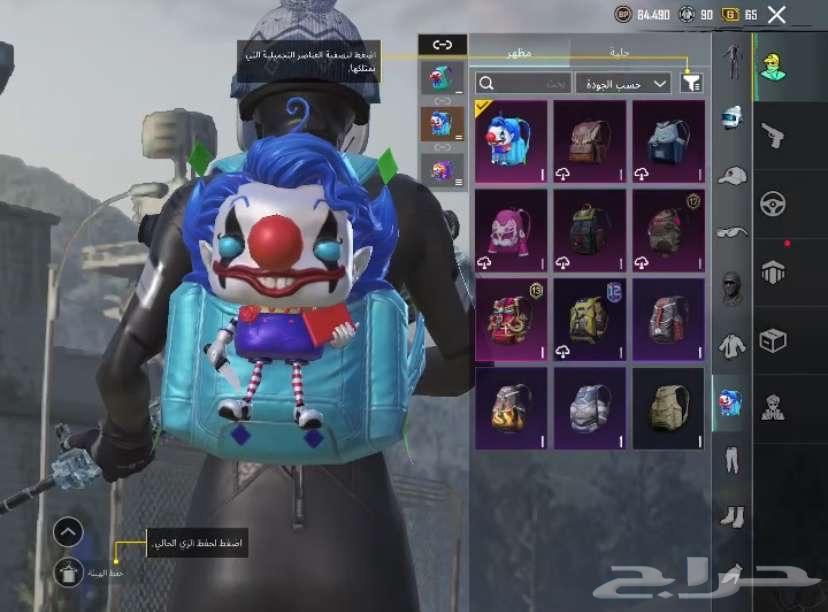
Task: Close the inventory with the X button
Action: [776, 14]
